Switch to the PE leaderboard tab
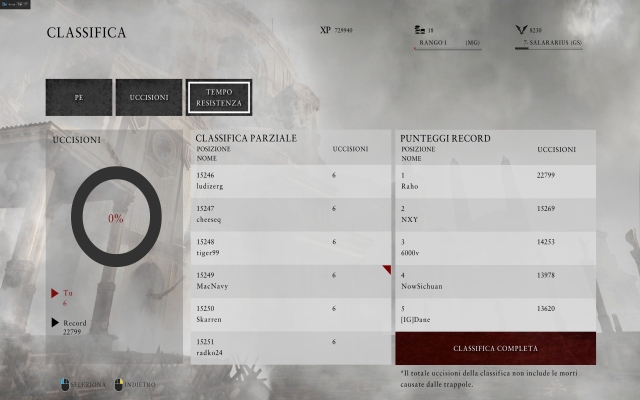 click(x=78, y=97)
